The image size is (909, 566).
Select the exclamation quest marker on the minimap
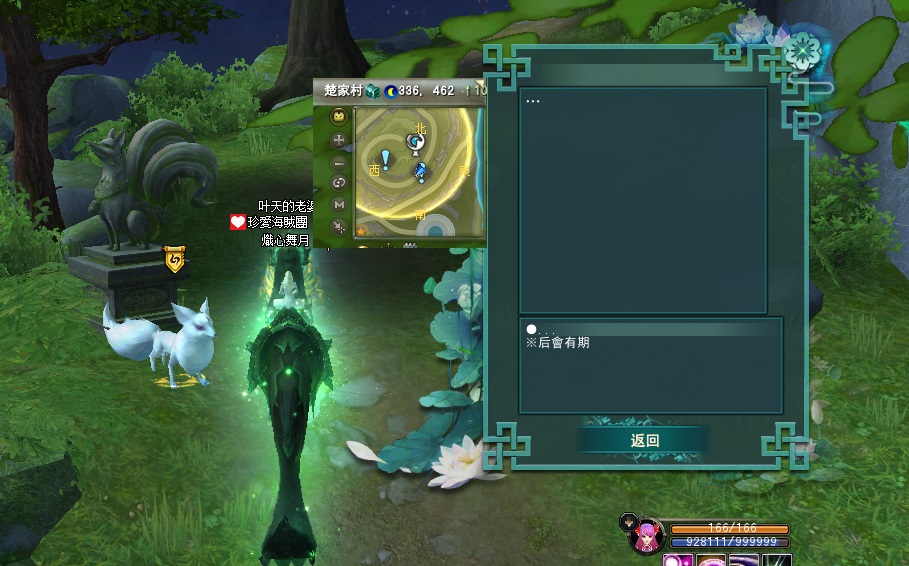tap(386, 160)
